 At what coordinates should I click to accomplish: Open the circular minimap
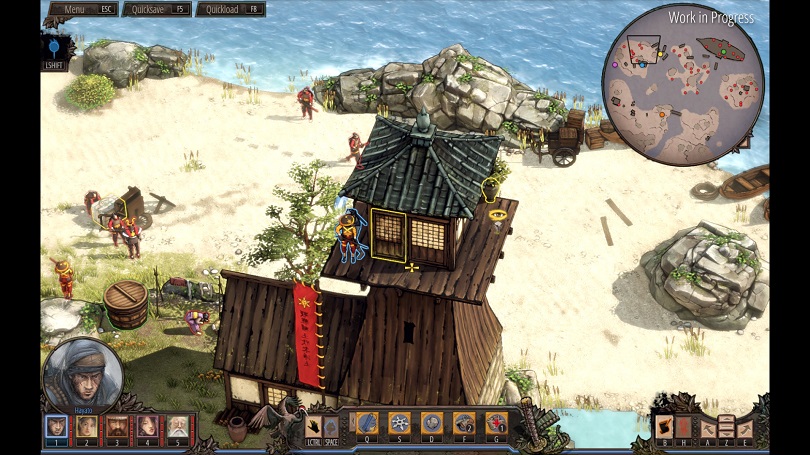click(x=683, y=84)
